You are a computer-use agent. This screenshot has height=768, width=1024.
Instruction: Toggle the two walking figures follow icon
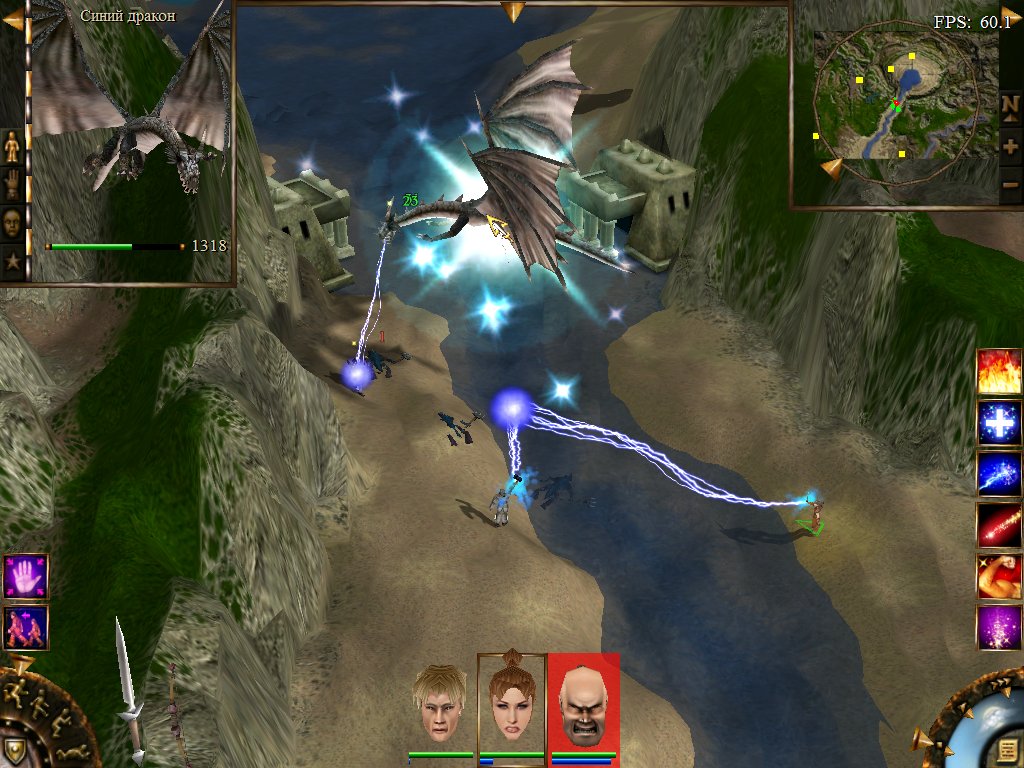[25, 627]
